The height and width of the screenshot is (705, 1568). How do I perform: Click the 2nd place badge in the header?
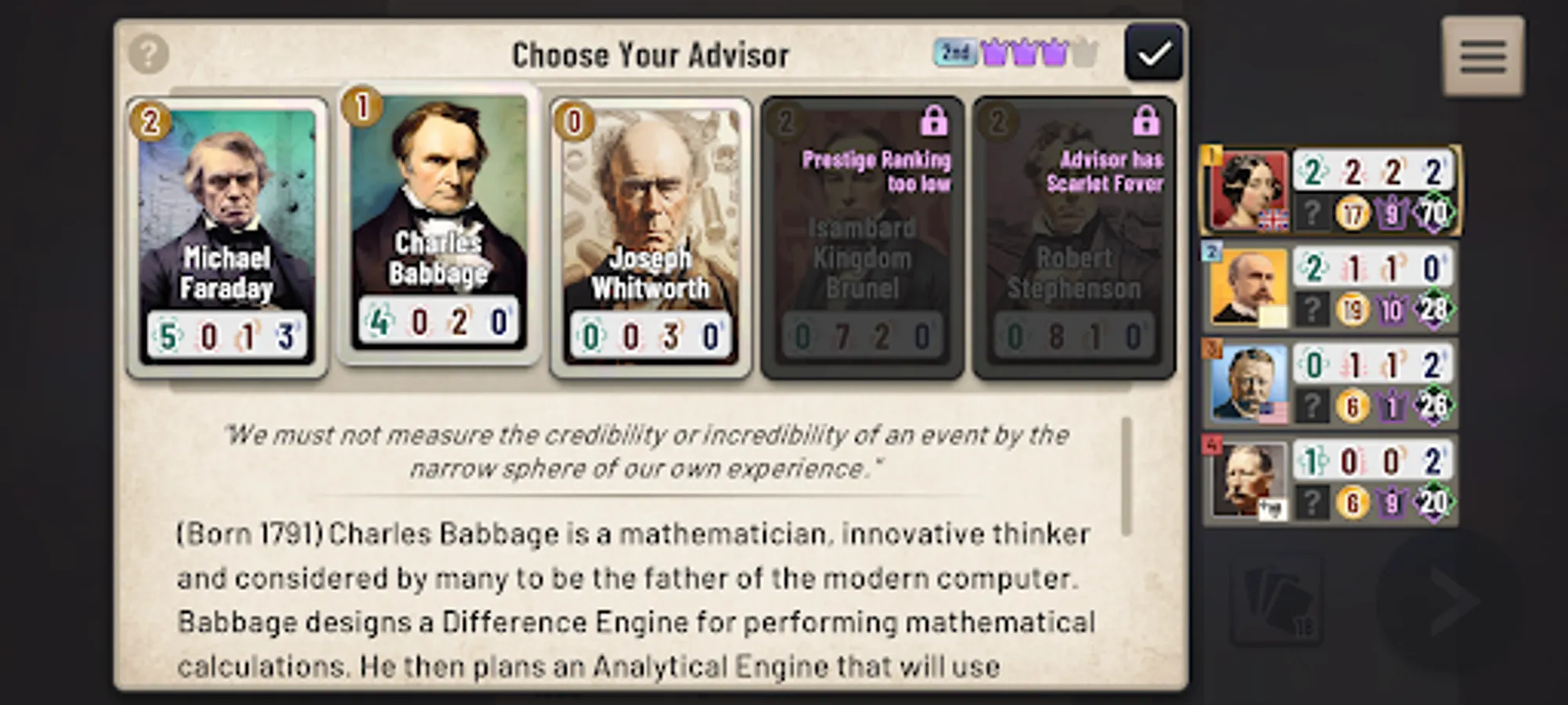coord(953,51)
